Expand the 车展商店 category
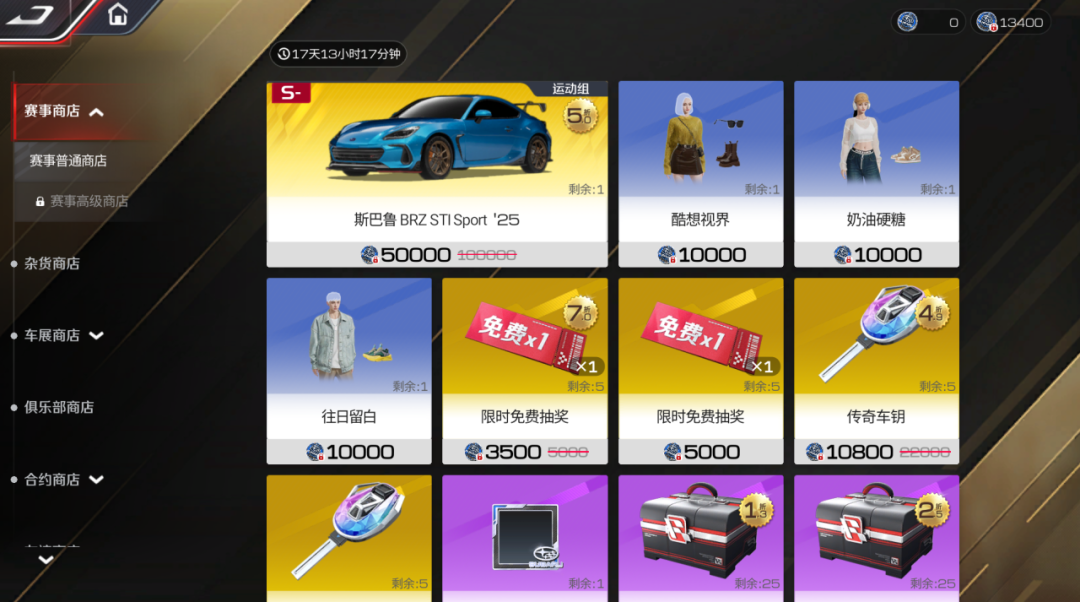 point(96,336)
